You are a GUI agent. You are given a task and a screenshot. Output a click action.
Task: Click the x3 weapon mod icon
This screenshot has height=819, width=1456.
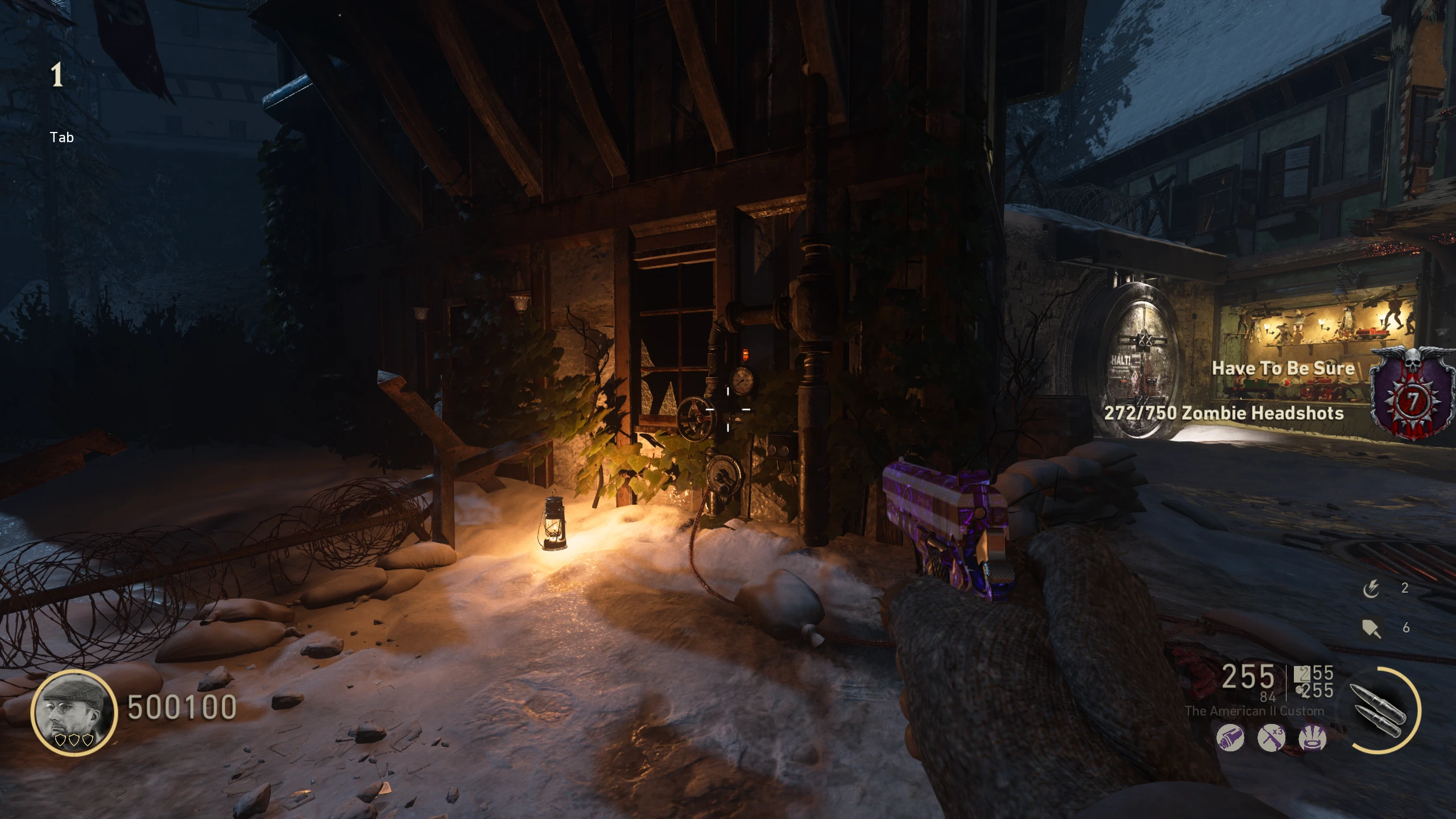click(1271, 738)
